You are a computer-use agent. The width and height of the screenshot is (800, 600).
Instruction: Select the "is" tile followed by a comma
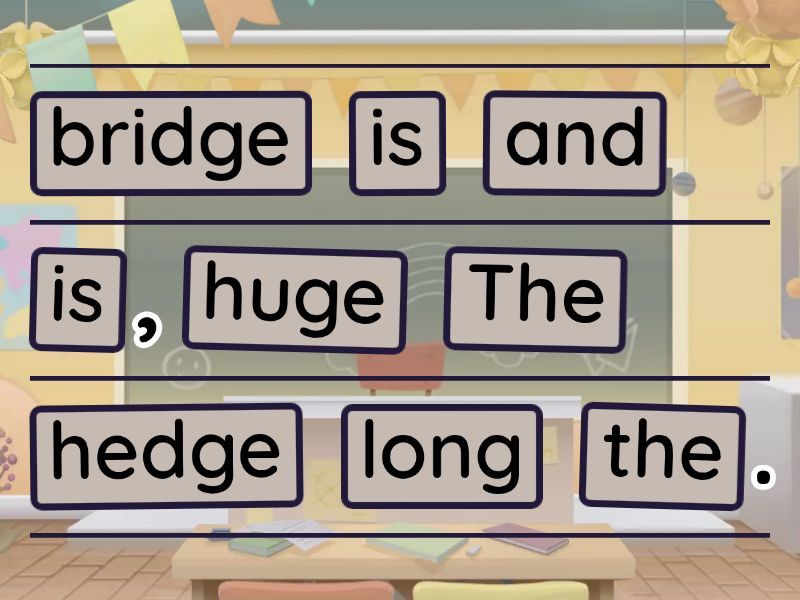[x=78, y=299]
